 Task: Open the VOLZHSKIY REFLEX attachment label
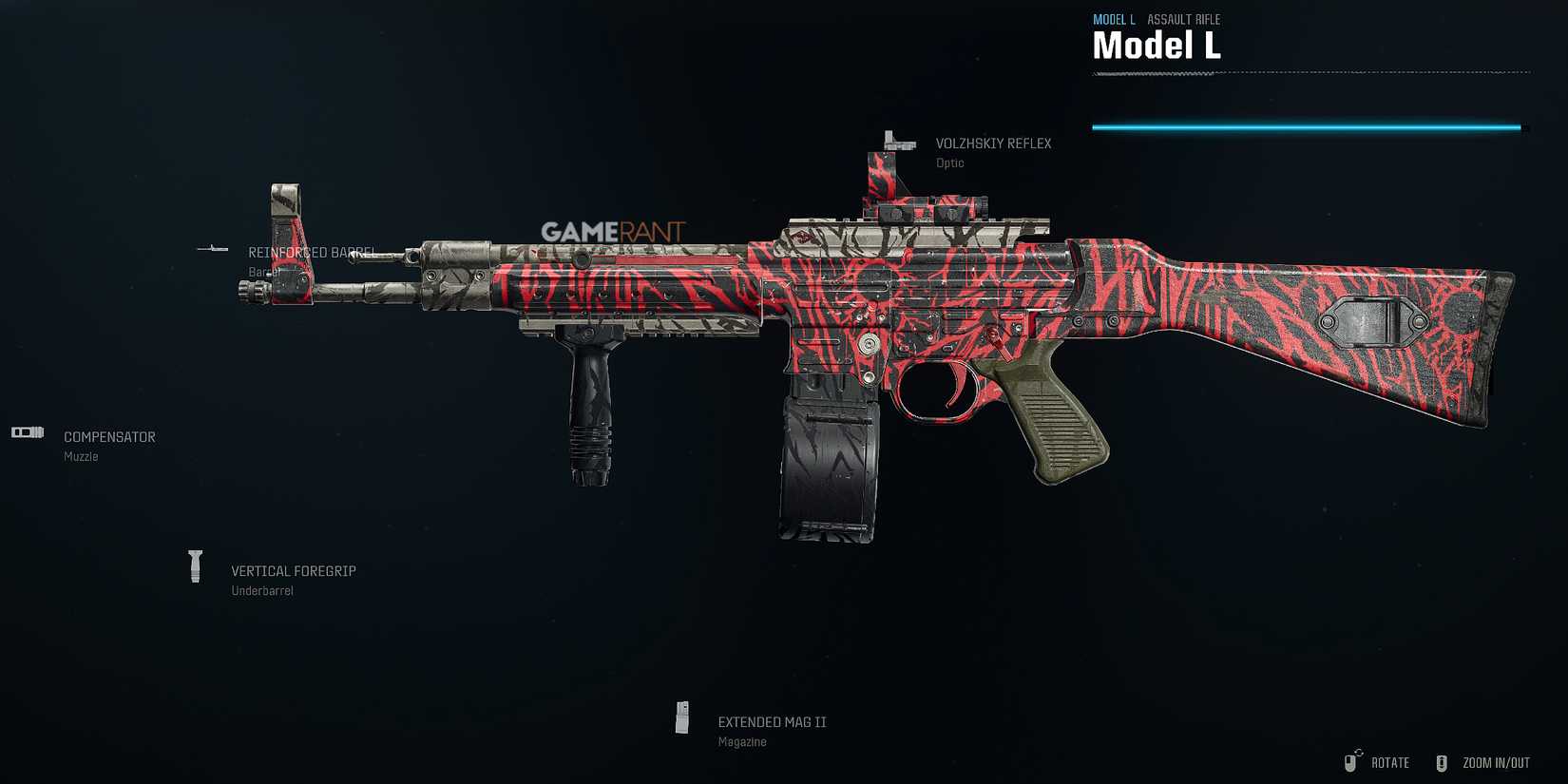(994, 143)
